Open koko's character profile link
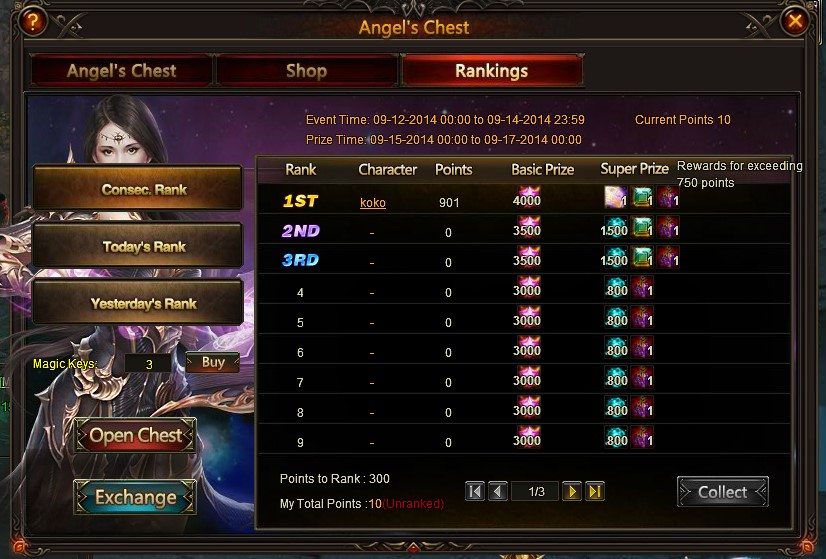Image resolution: width=826 pixels, height=559 pixels. [x=373, y=203]
